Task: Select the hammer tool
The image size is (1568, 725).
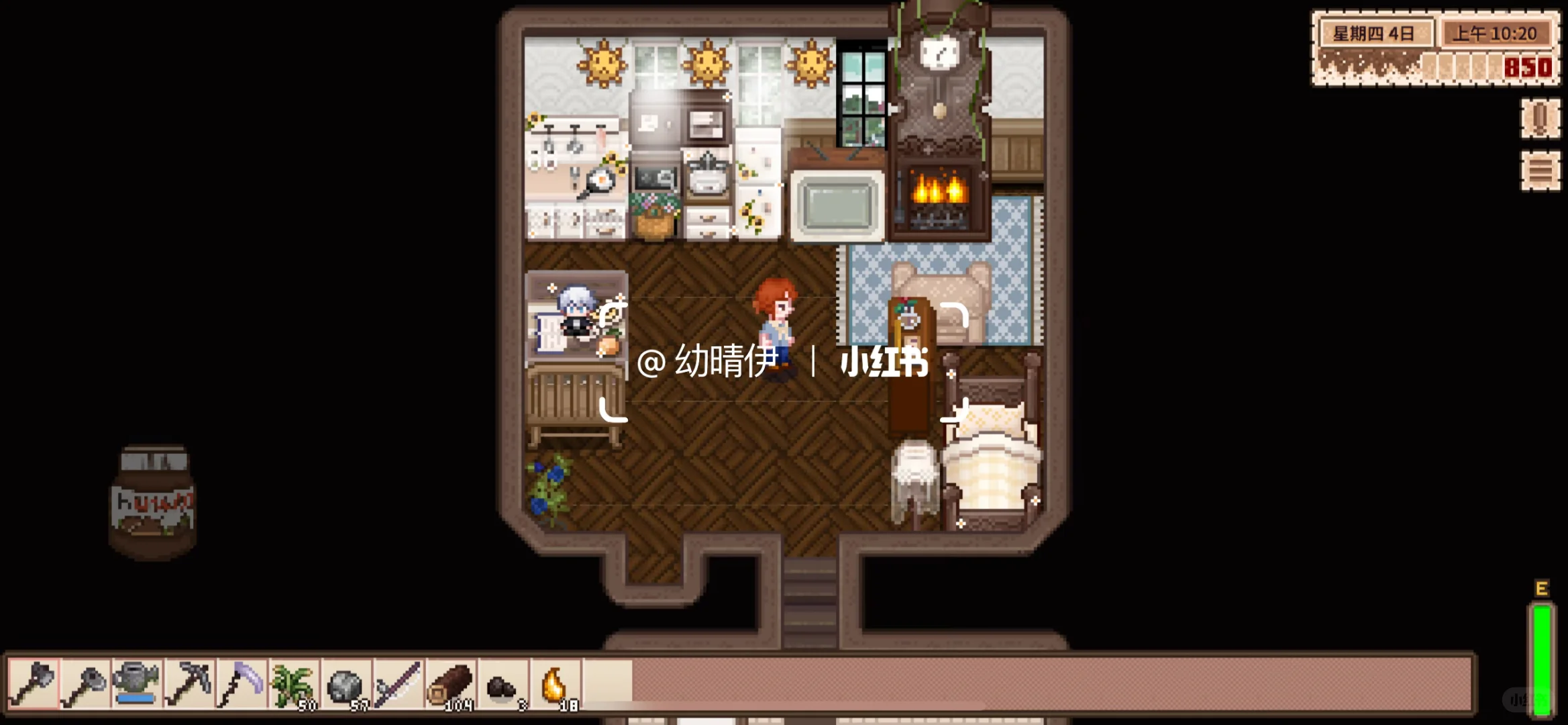Action: [87, 685]
